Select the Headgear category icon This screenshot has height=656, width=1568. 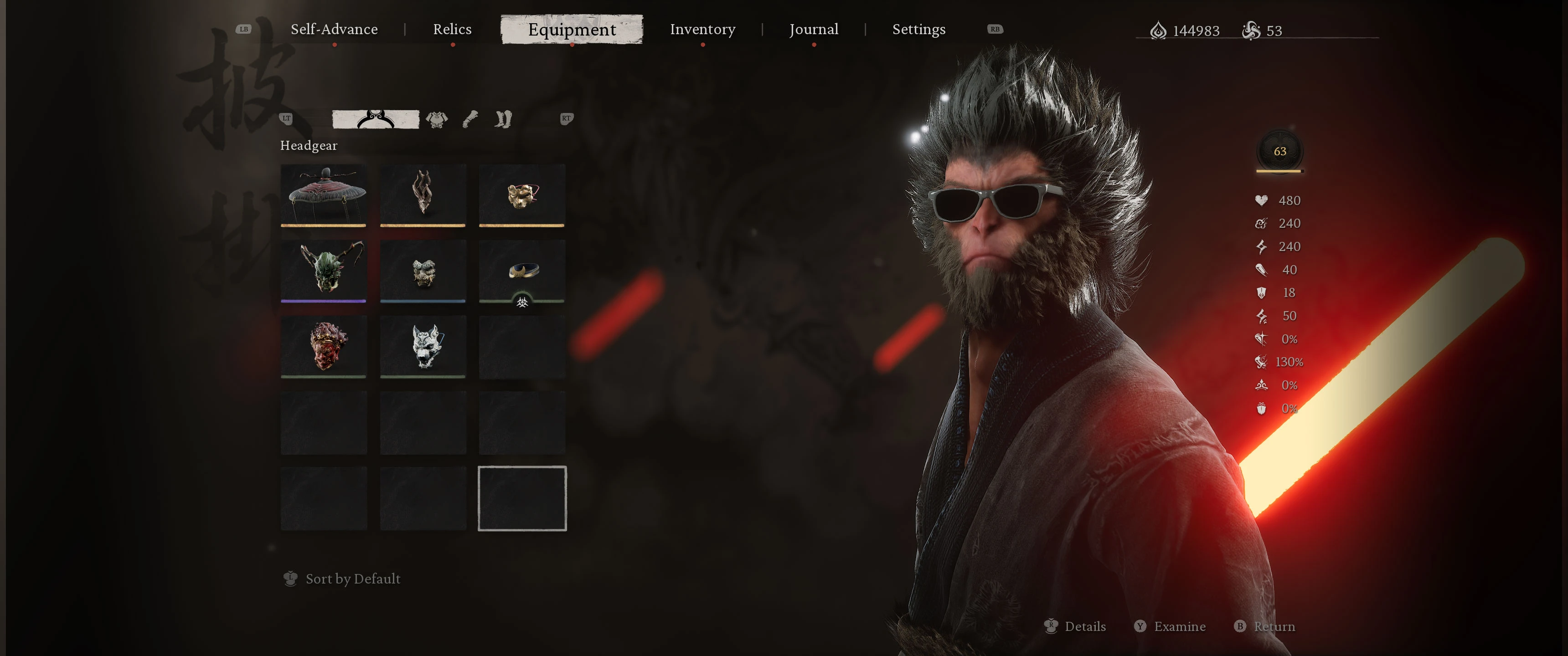coord(375,118)
